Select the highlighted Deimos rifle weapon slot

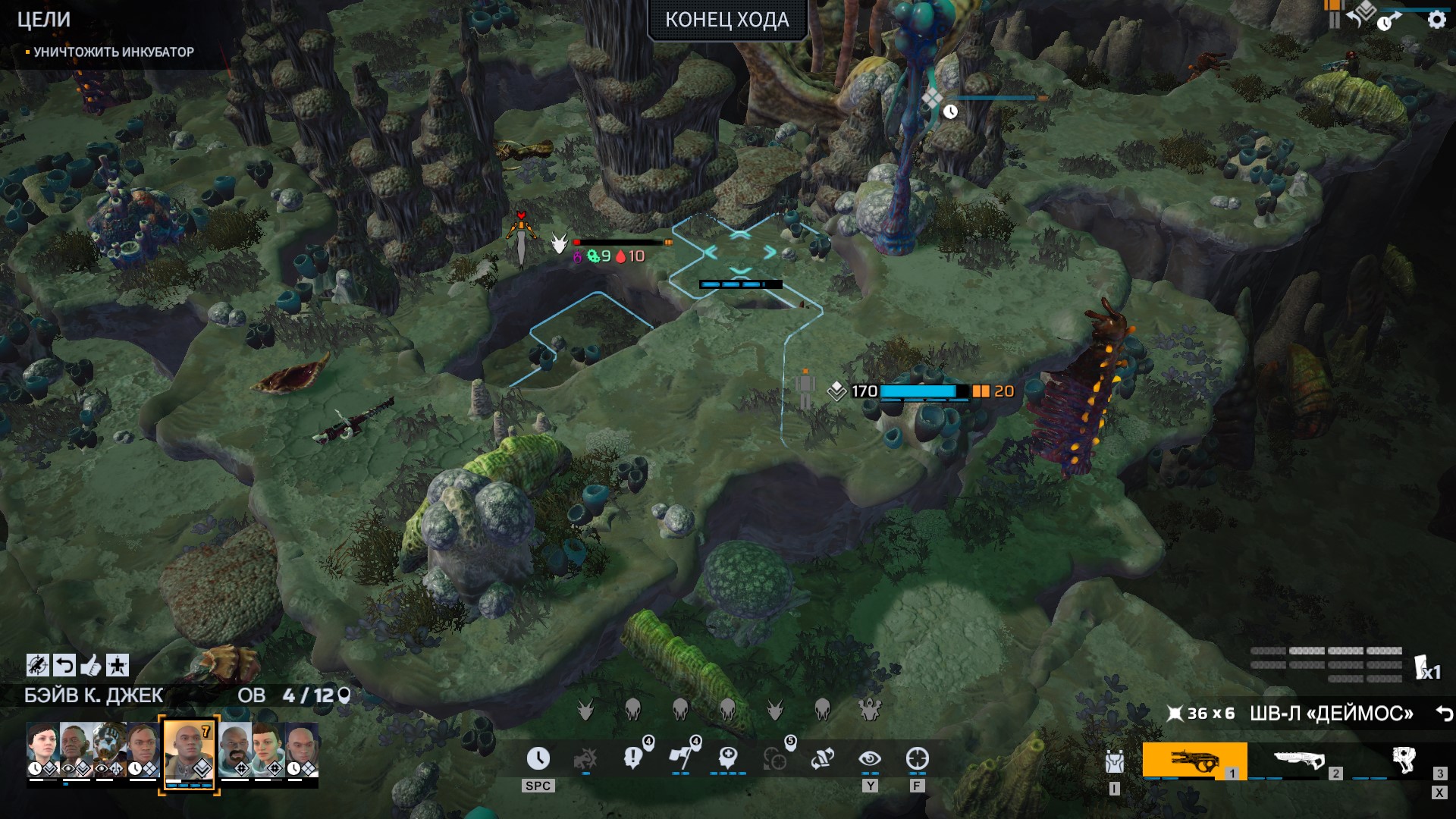point(1194,760)
